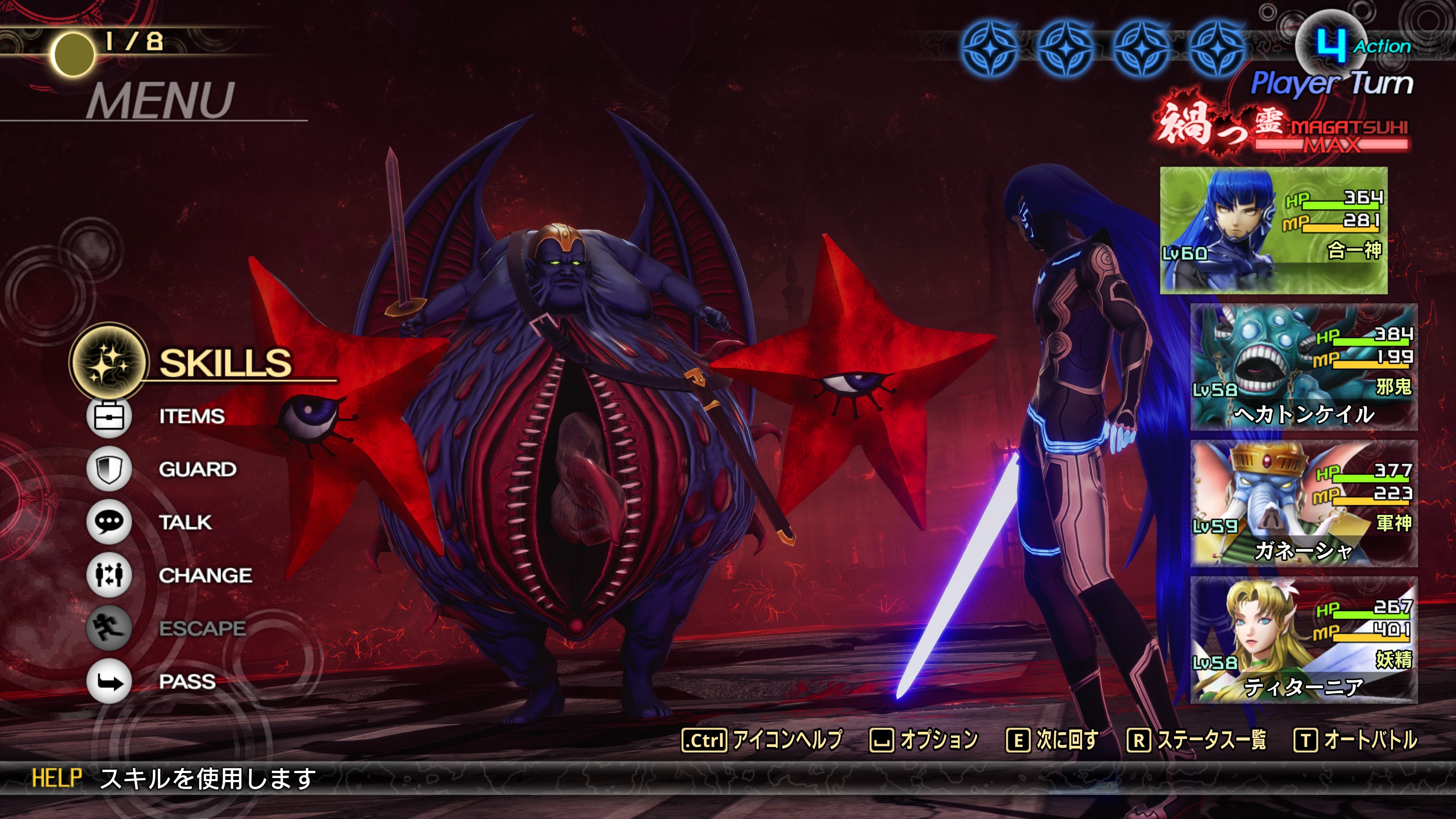Select ITEMS from the battle menu
This screenshot has width=1456, height=819.
pyautogui.click(x=191, y=416)
